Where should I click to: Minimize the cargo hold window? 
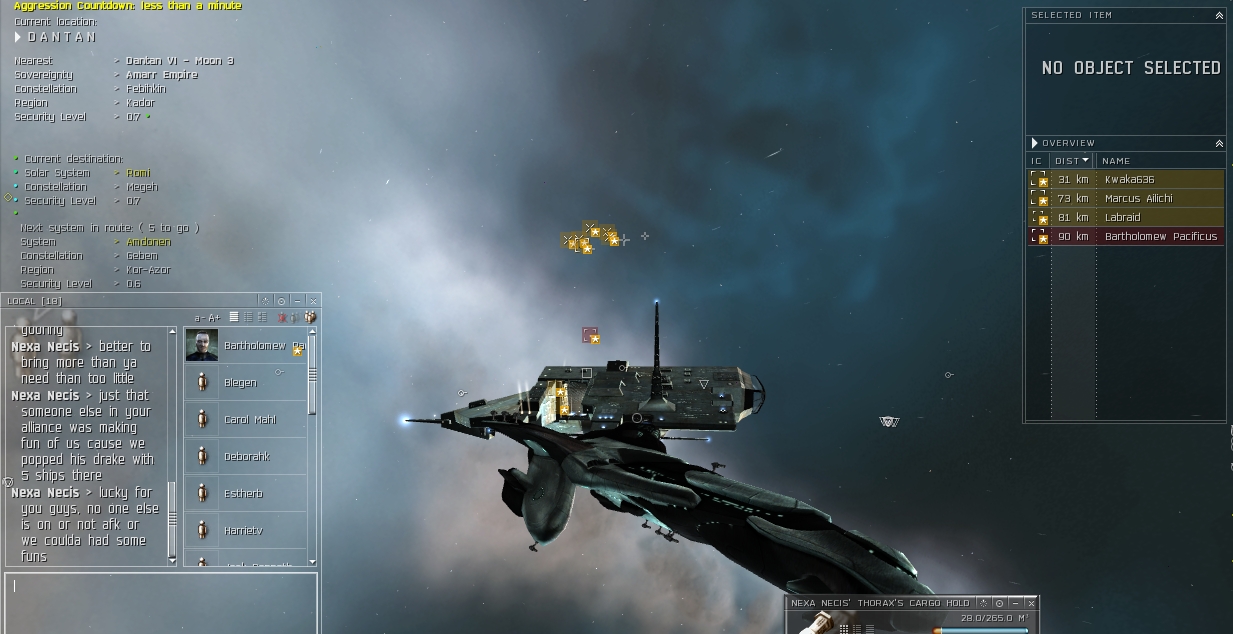coord(1015,604)
